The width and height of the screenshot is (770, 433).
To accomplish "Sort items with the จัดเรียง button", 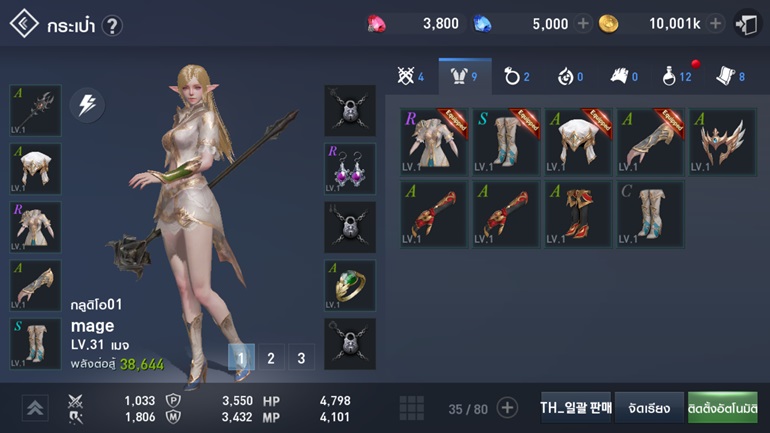I will click(649, 408).
